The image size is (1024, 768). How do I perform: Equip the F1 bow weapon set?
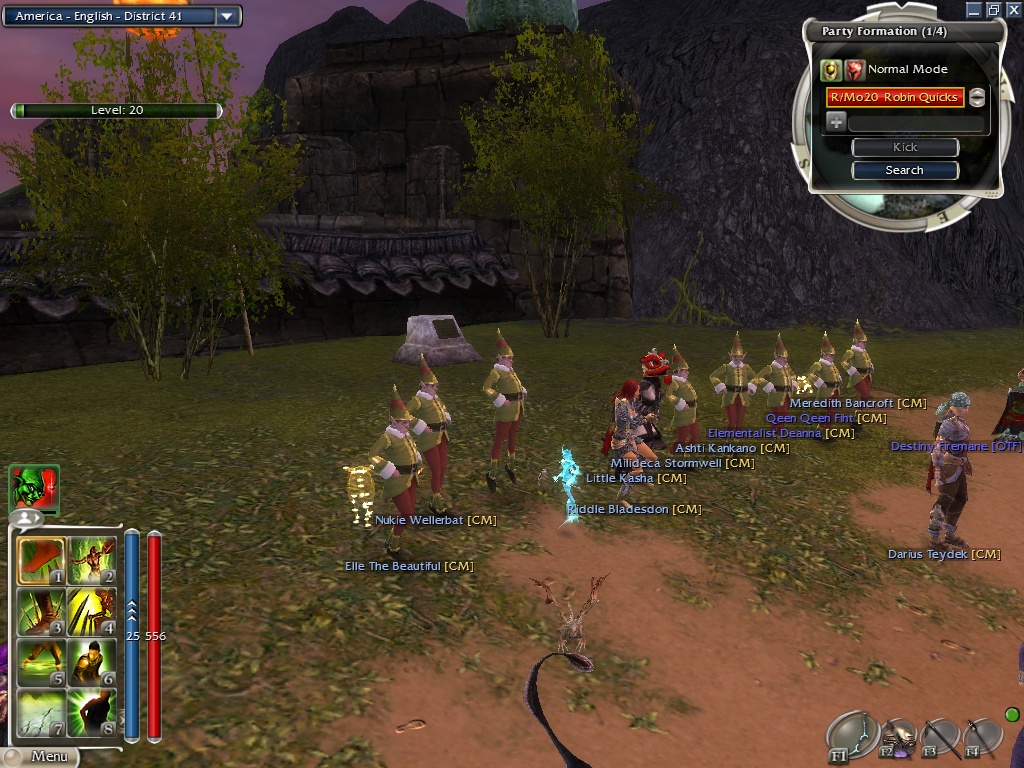[851, 737]
